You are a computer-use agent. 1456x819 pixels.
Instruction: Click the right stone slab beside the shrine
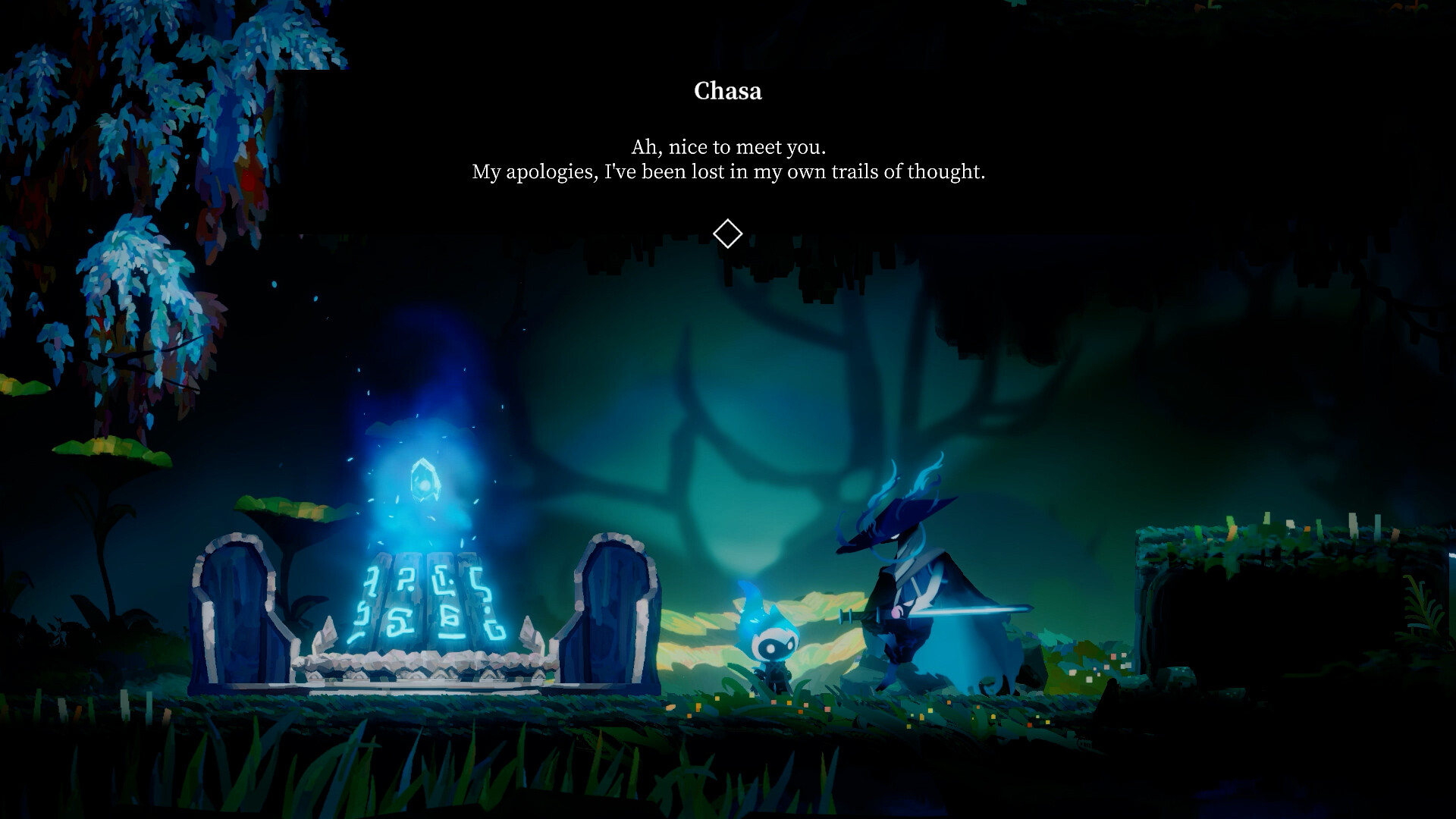click(x=614, y=614)
